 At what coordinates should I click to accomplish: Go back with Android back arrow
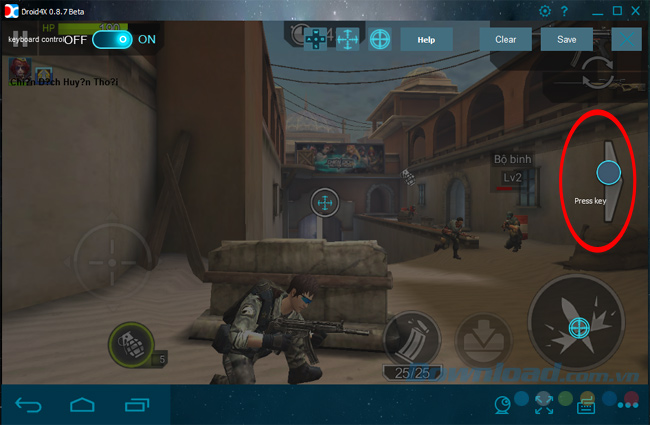click(30, 404)
